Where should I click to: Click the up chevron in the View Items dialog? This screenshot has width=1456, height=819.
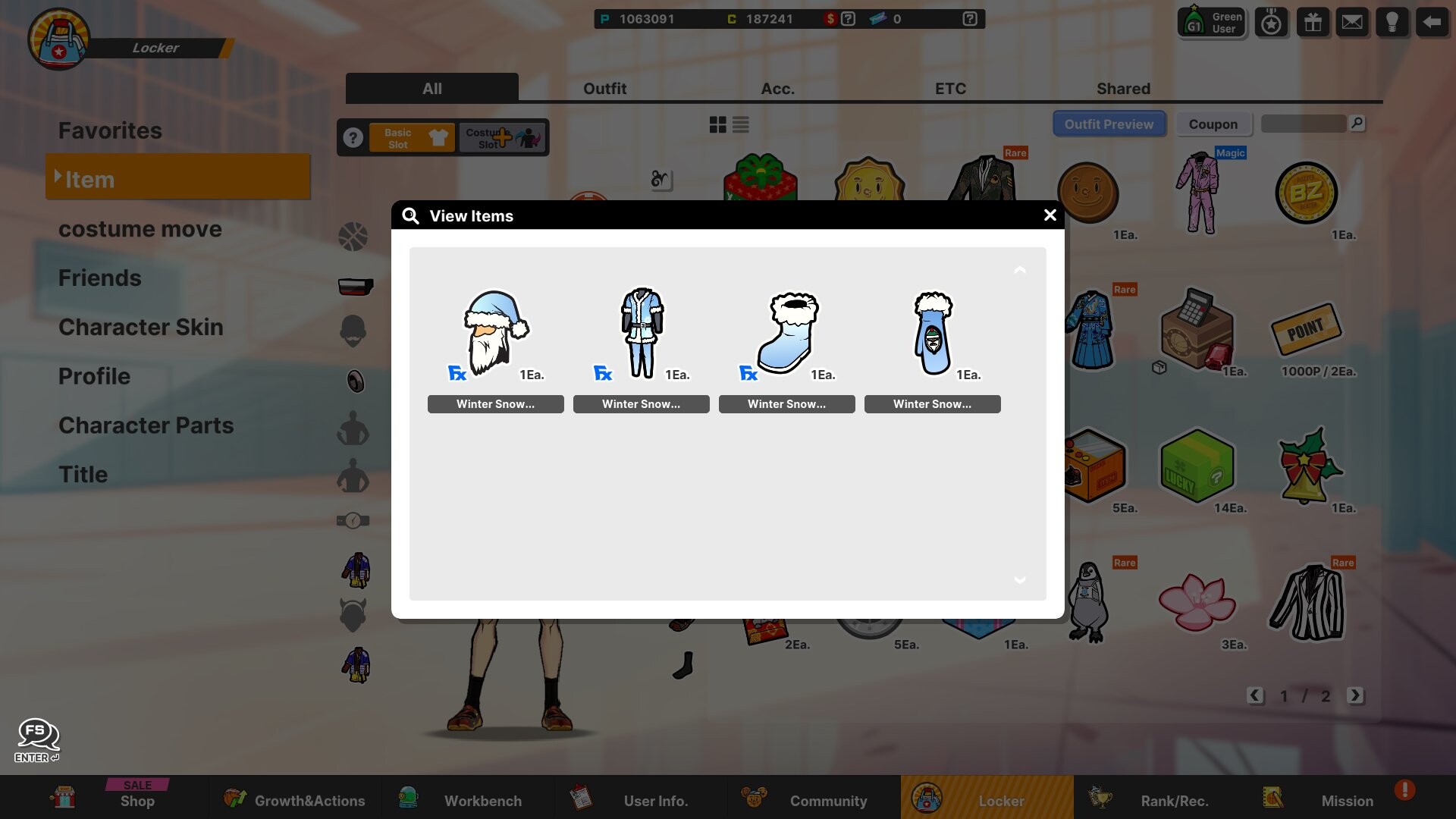(x=1020, y=270)
